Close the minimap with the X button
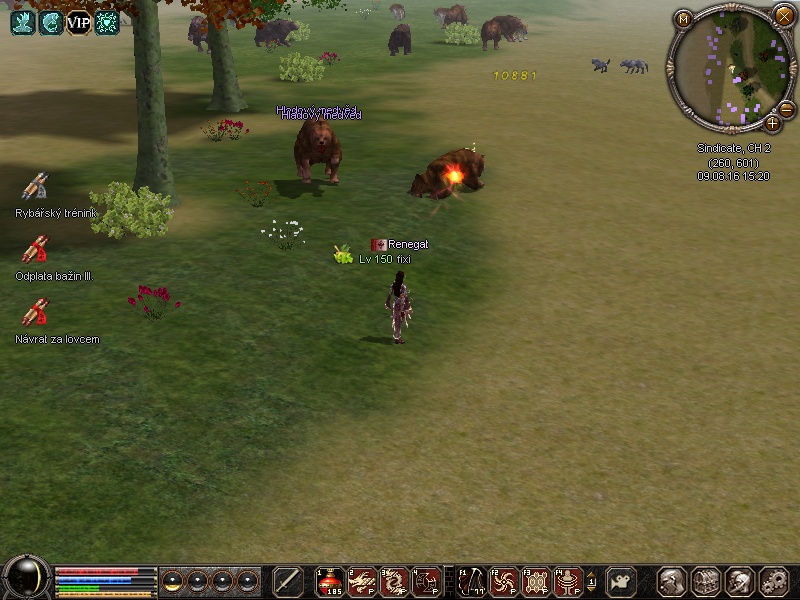The image size is (800, 600). pyautogui.click(x=784, y=16)
